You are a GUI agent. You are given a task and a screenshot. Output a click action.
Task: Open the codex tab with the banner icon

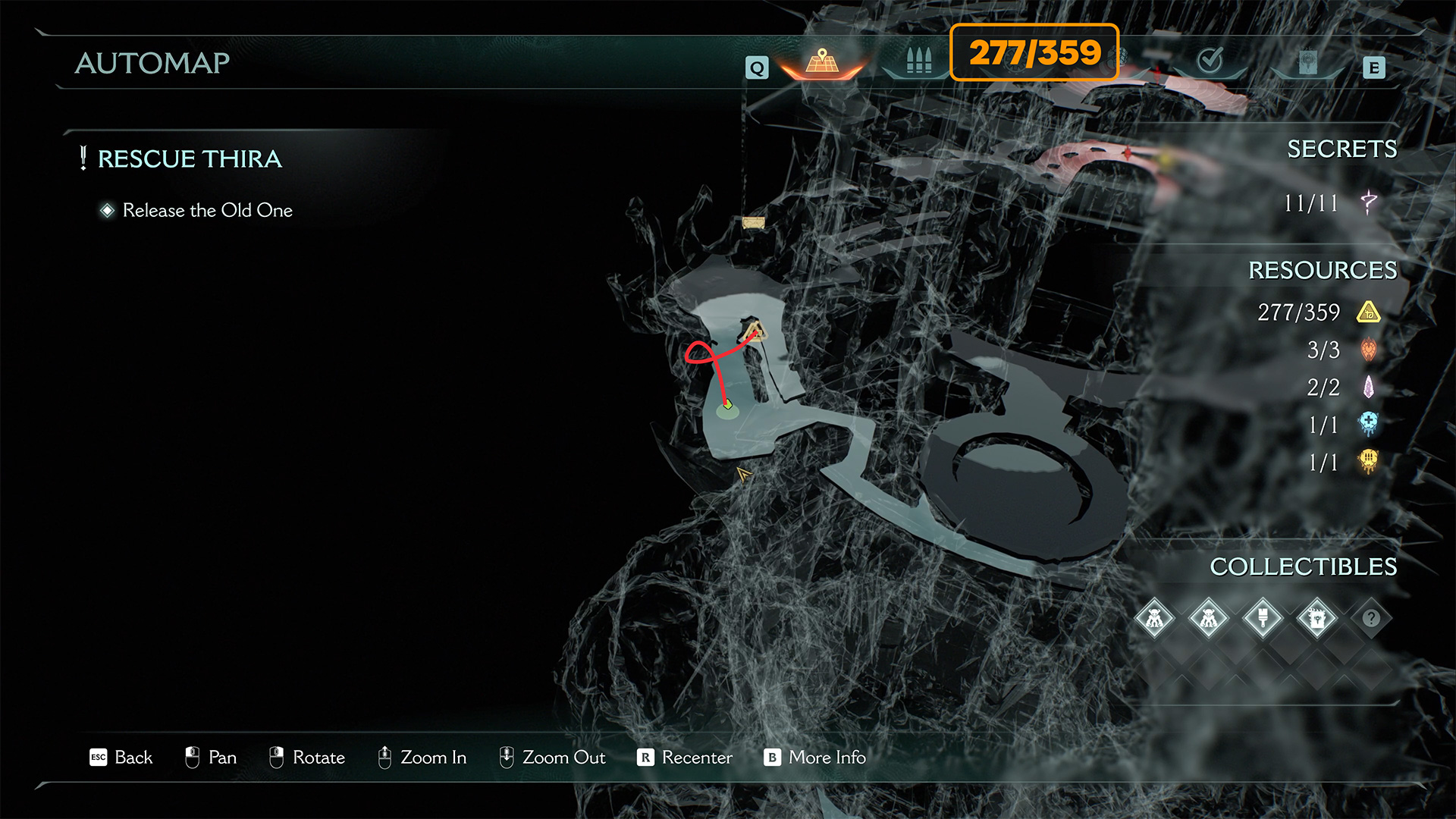(x=1307, y=62)
